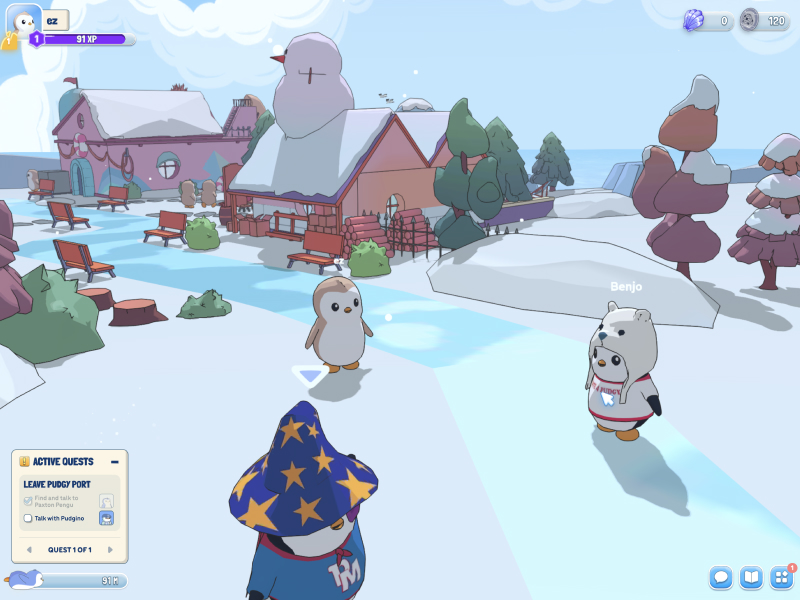800x600 pixels.
Task: Go to the previous quest arrow
Action: [29, 549]
